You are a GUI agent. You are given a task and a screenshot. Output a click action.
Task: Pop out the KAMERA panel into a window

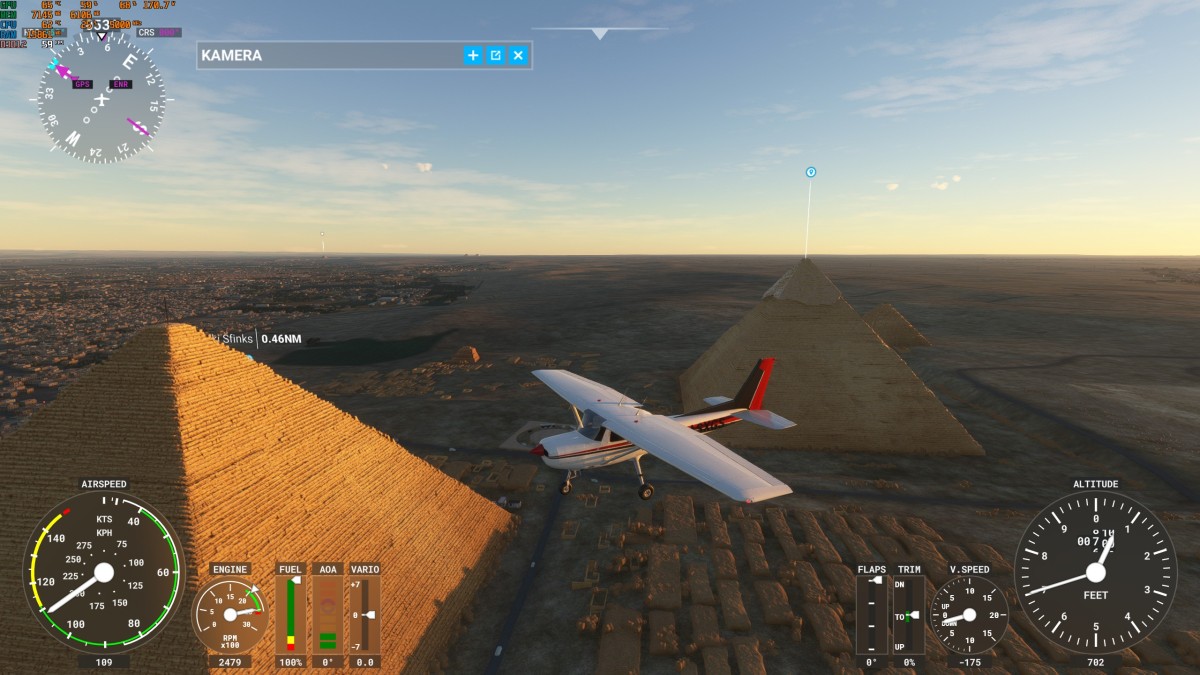coord(495,55)
